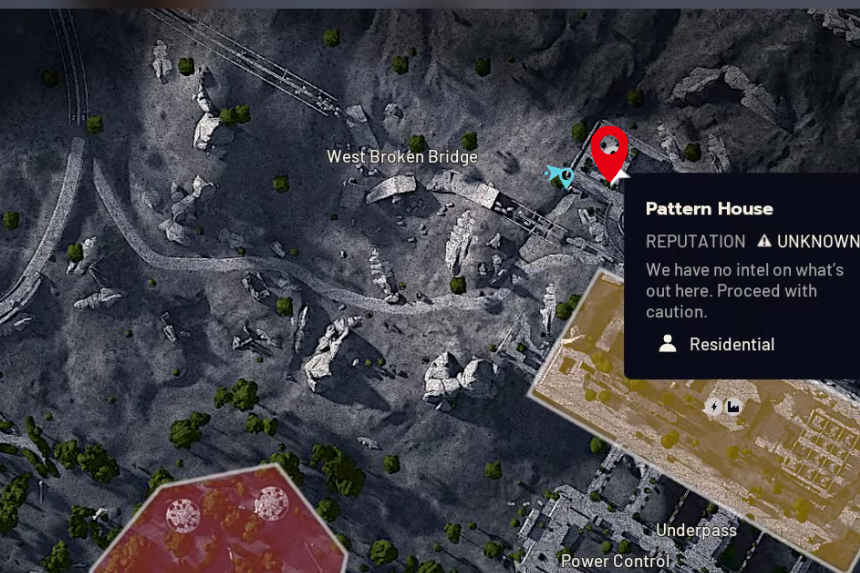
Task: Click the lightning bolt icon in yellow zone
Action: pyautogui.click(x=713, y=407)
